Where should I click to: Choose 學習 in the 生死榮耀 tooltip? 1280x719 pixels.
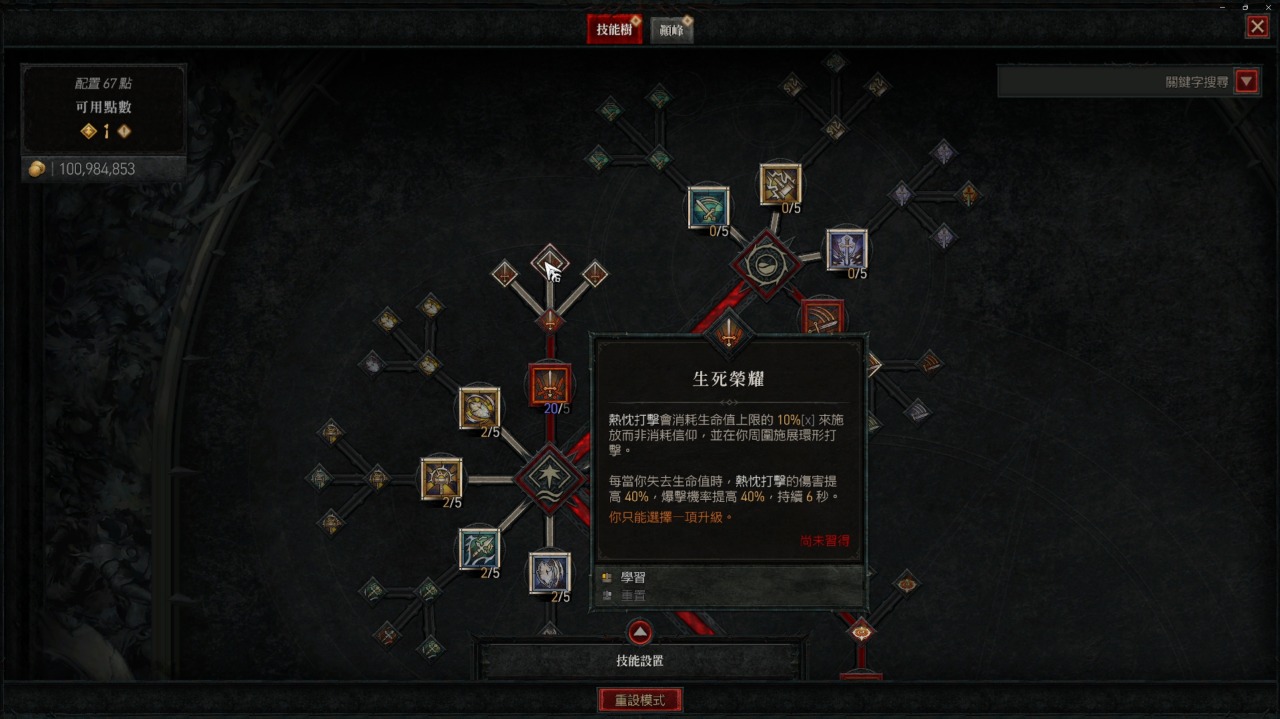[633, 577]
